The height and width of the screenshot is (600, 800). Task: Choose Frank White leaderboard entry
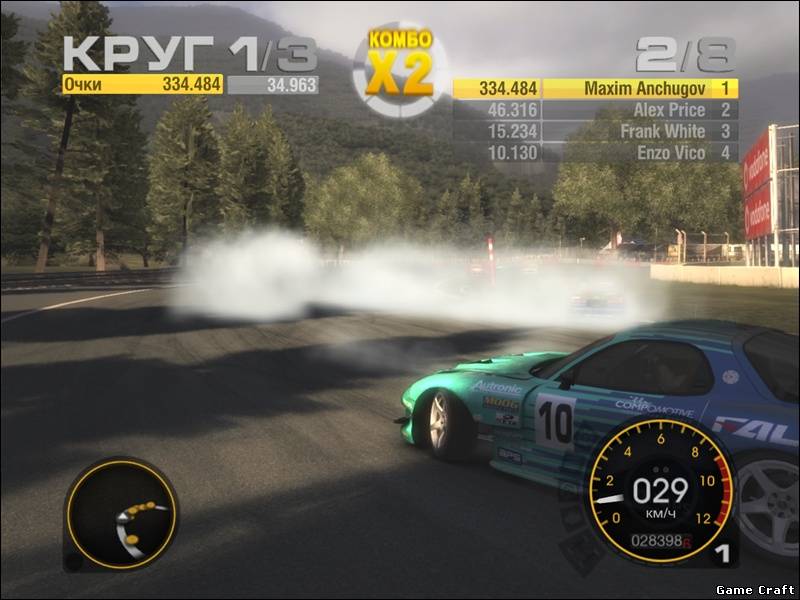click(x=595, y=131)
